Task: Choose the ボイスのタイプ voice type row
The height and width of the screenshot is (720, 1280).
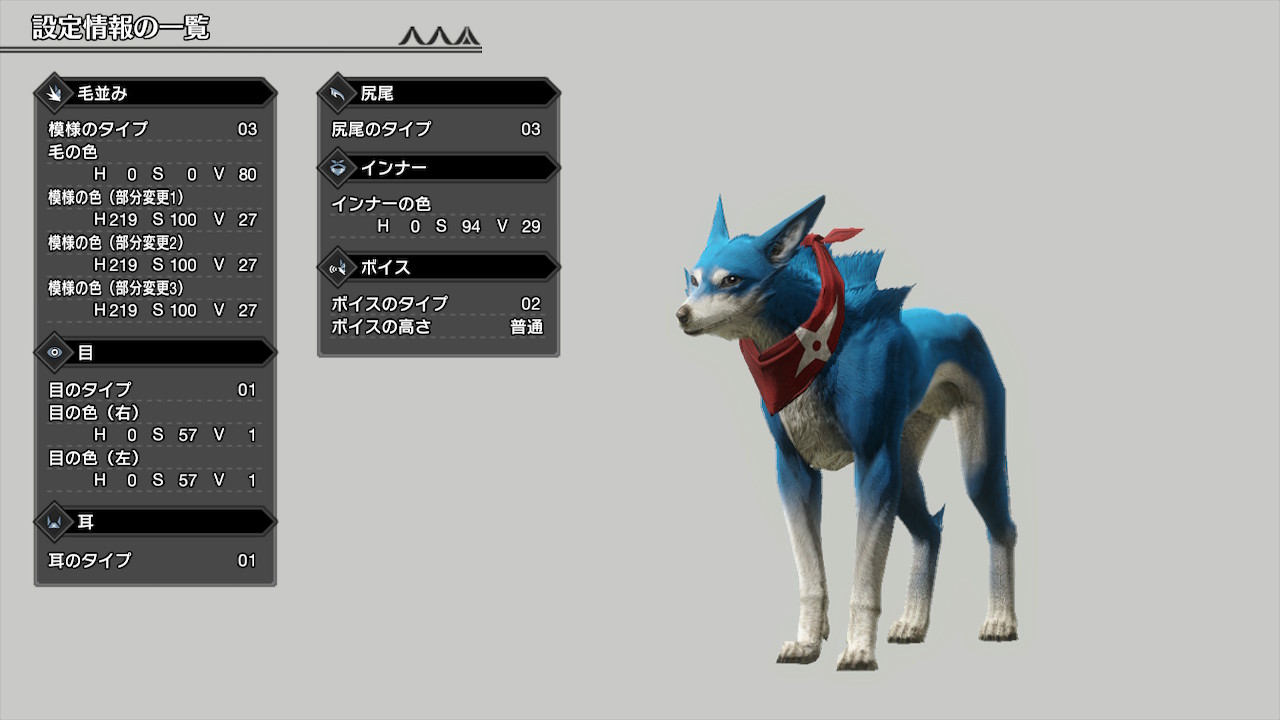Action: tap(436, 303)
